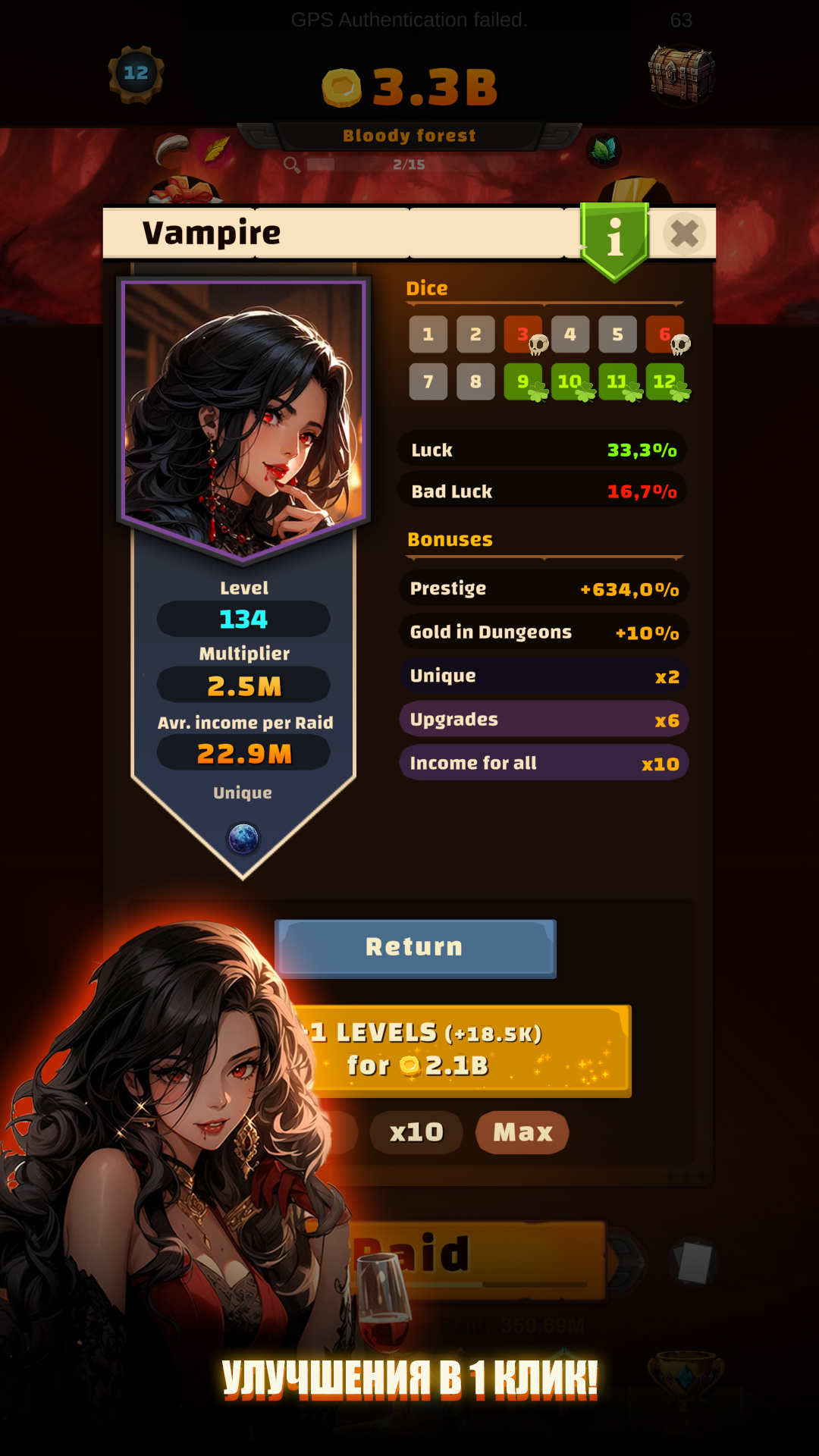Click the magnifier search icon

(x=291, y=165)
